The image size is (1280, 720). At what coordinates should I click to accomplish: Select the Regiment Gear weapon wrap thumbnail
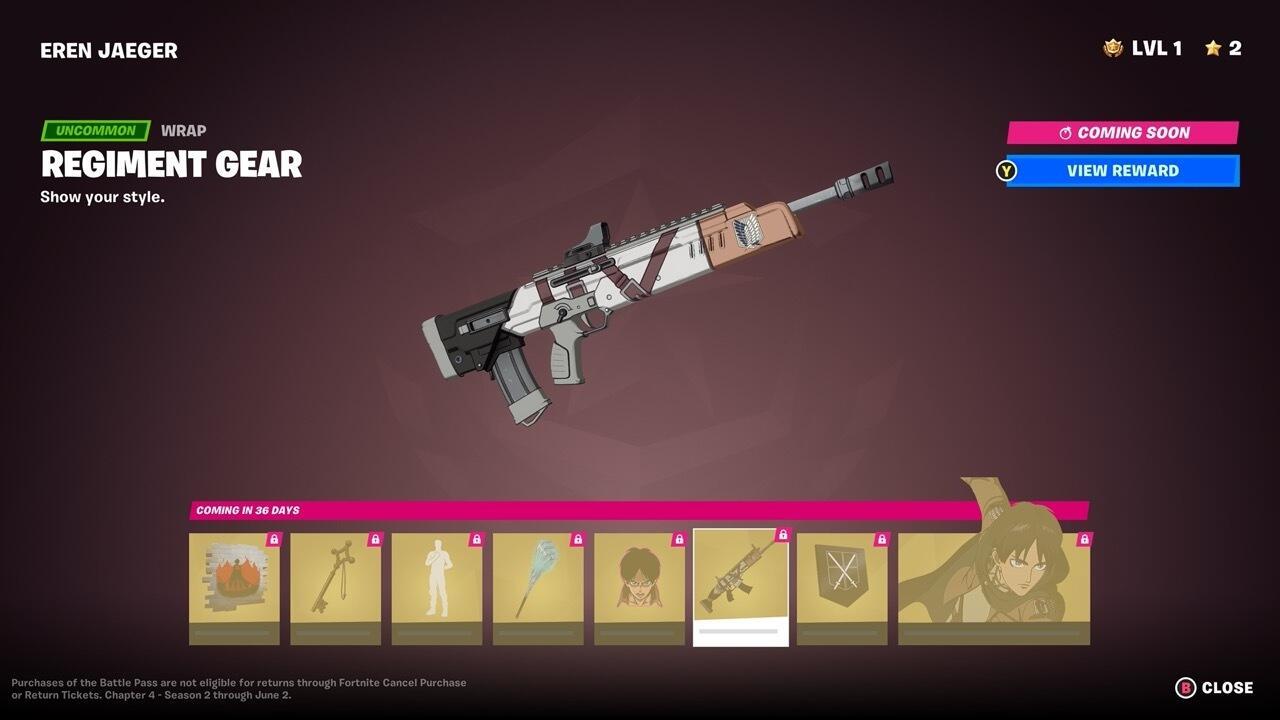[740, 580]
